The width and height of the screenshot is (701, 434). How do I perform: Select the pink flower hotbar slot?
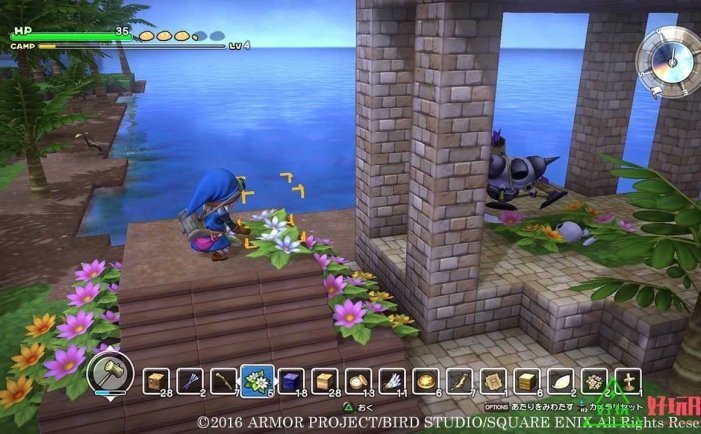[x=594, y=380]
